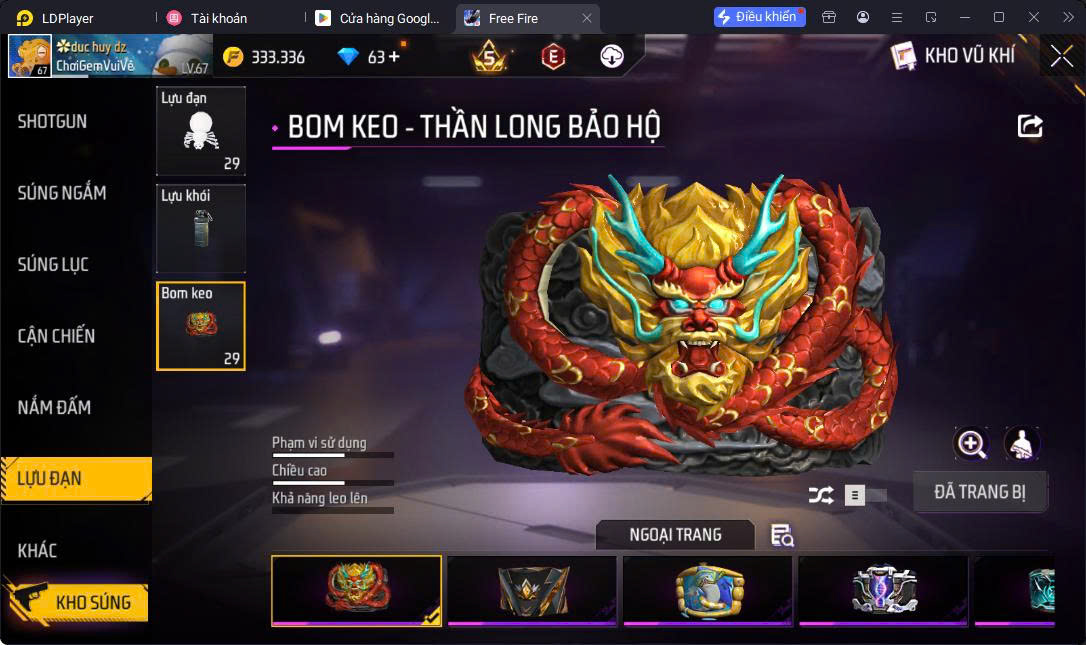Switch to Súng Lục category
Screen dimensions: 1086x645
54,265
